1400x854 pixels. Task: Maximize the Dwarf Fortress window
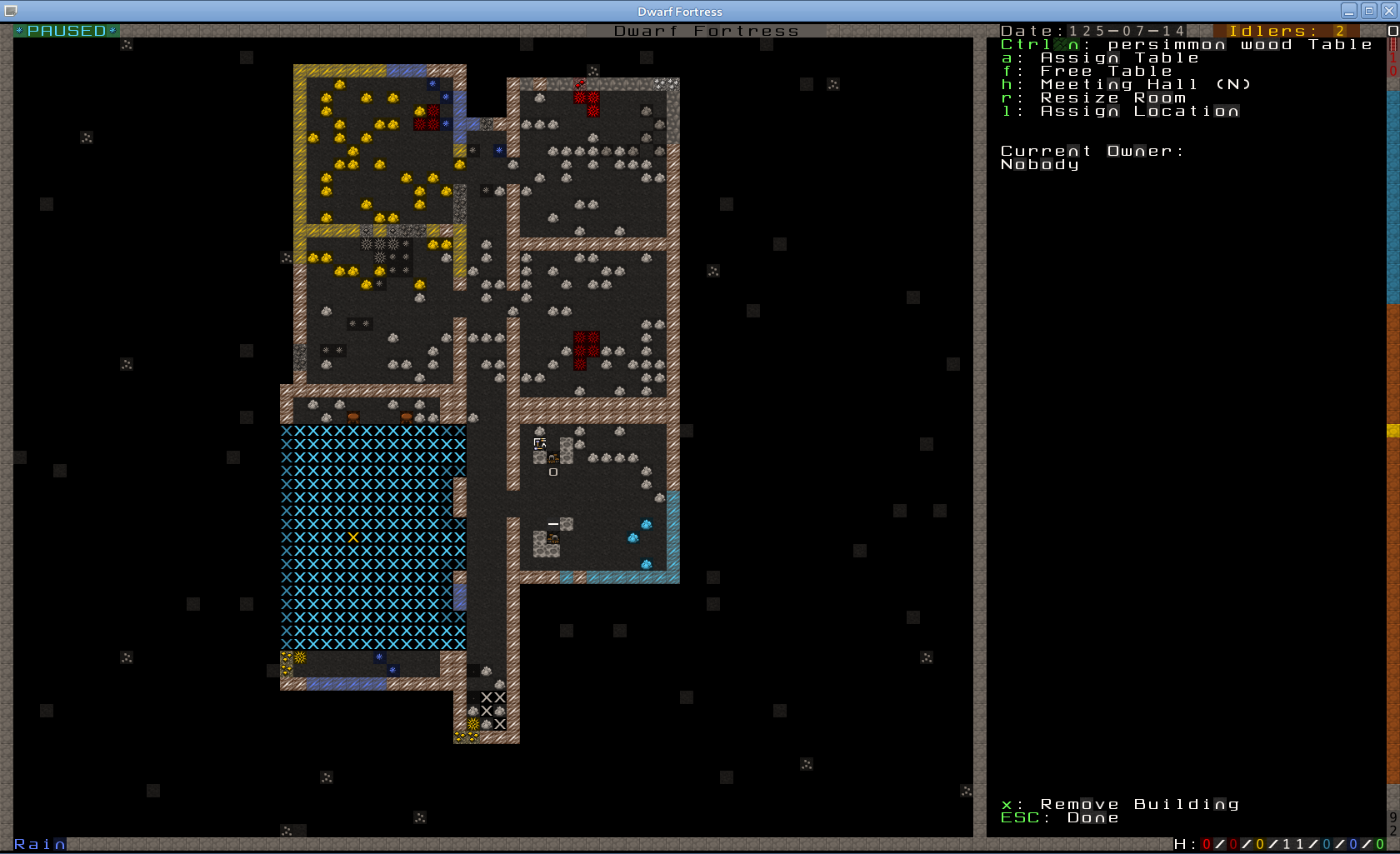click(1368, 11)
